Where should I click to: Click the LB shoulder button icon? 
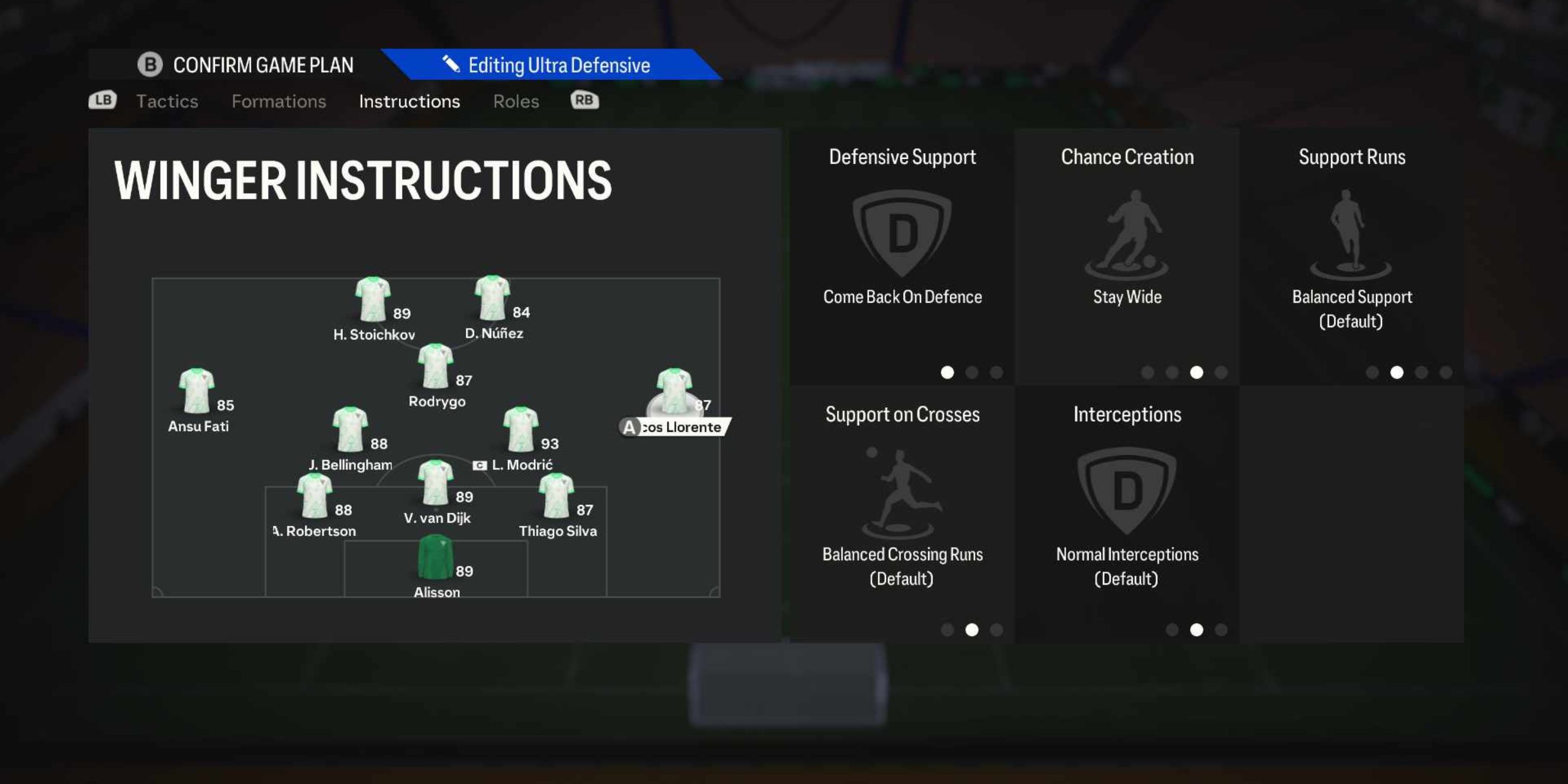coord(102,100)
